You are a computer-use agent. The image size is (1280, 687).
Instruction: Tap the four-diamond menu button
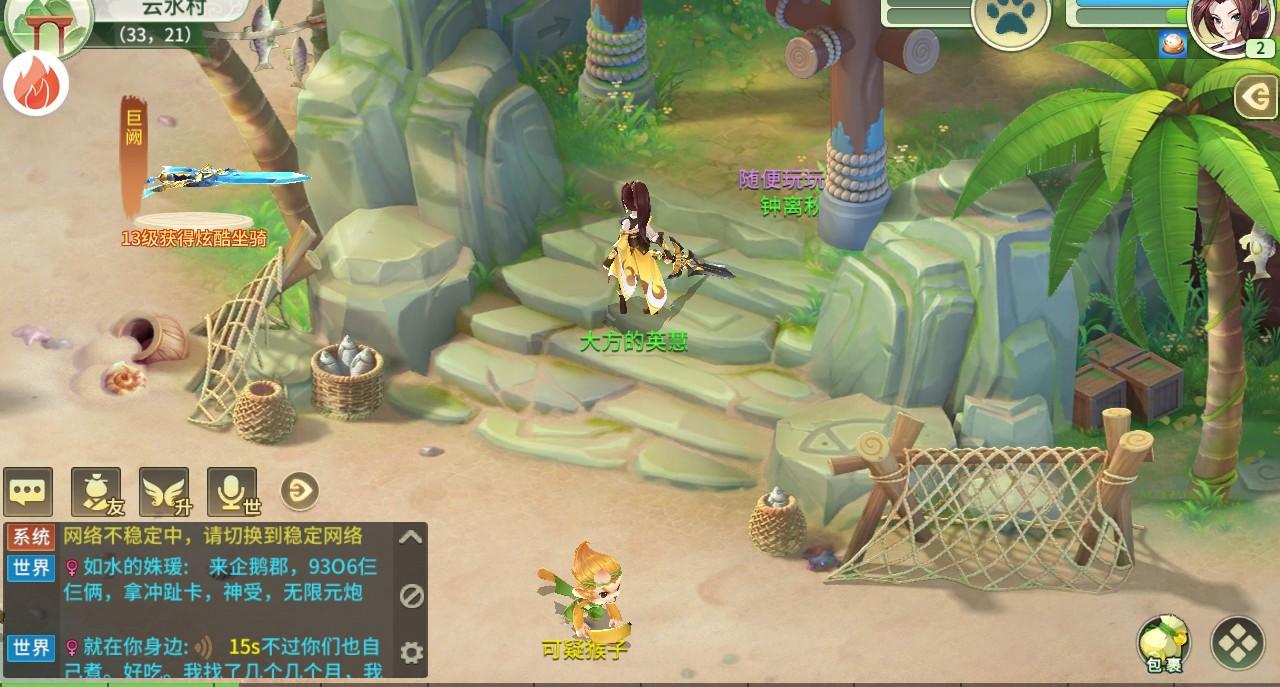coord(1238,643)
